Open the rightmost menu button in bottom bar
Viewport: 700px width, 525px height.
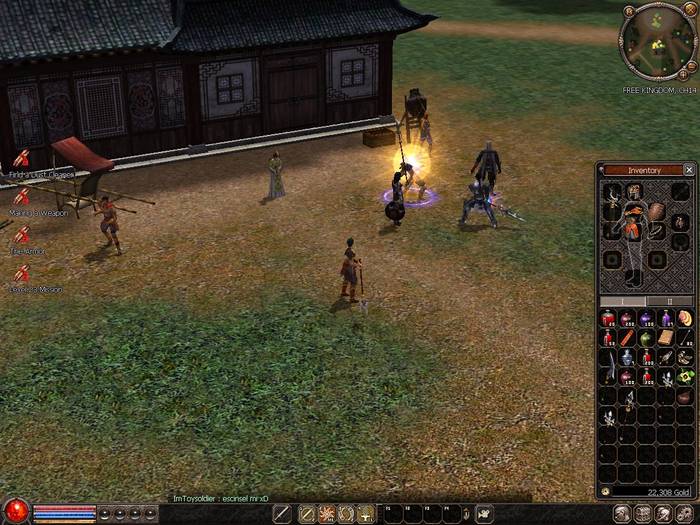(687, 514)
